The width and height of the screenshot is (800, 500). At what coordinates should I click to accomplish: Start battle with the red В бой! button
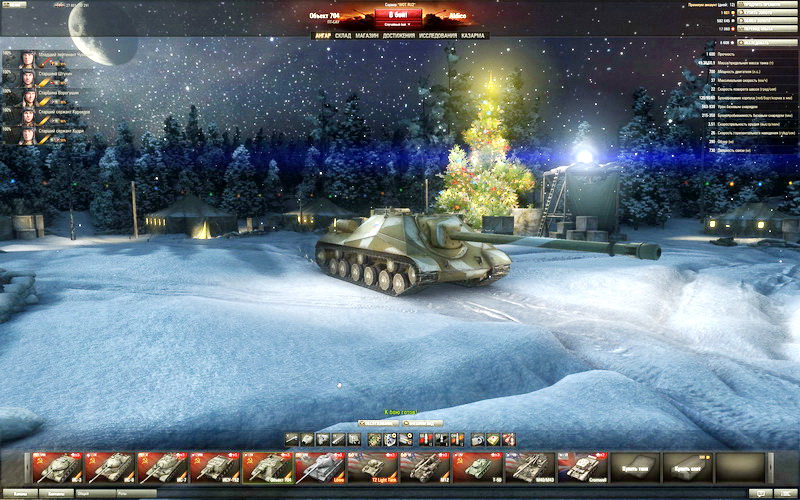[397, 15]
